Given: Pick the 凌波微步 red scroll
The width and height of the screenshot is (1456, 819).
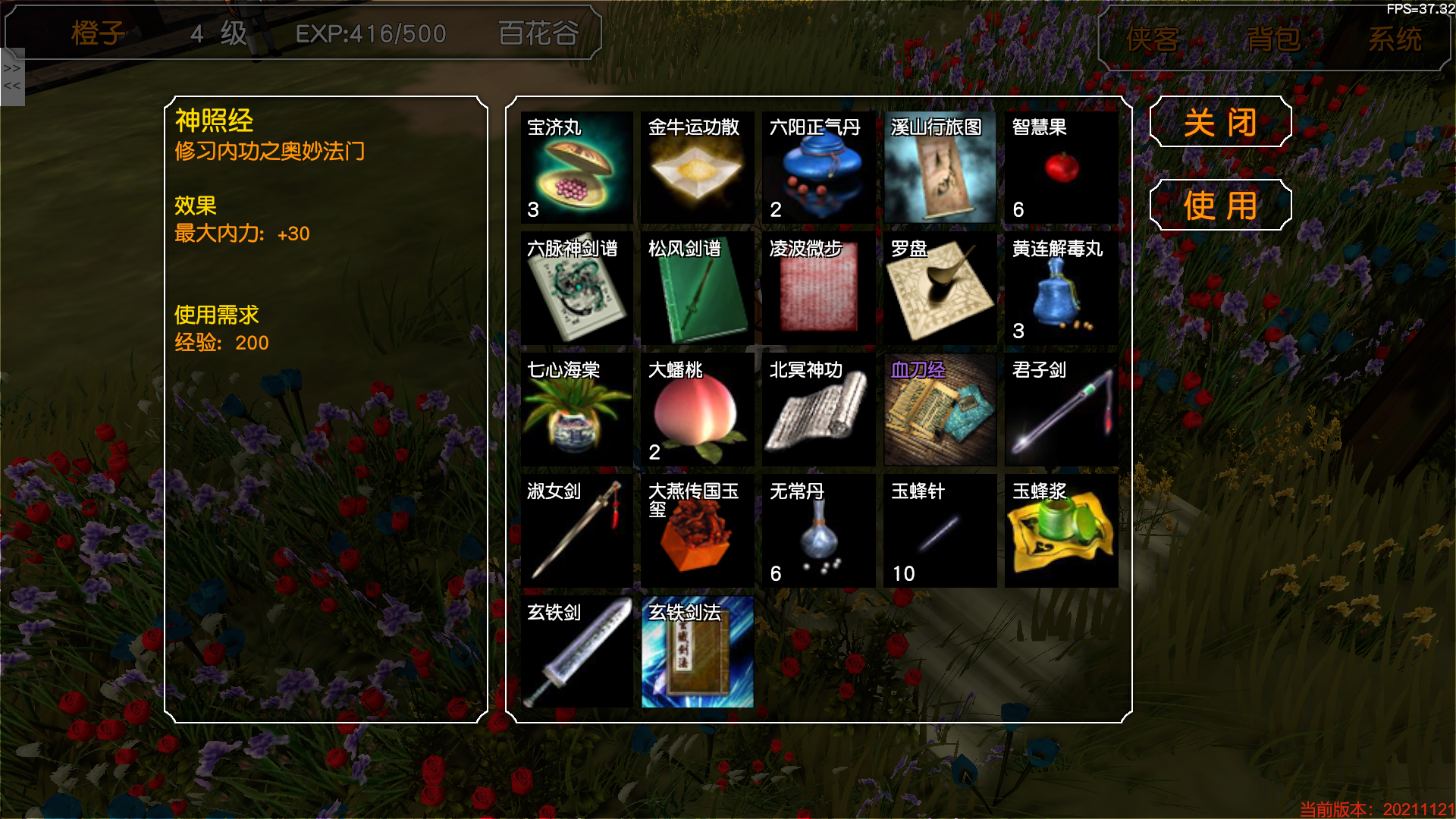Looking at the screenshot, I should (819, 289).
